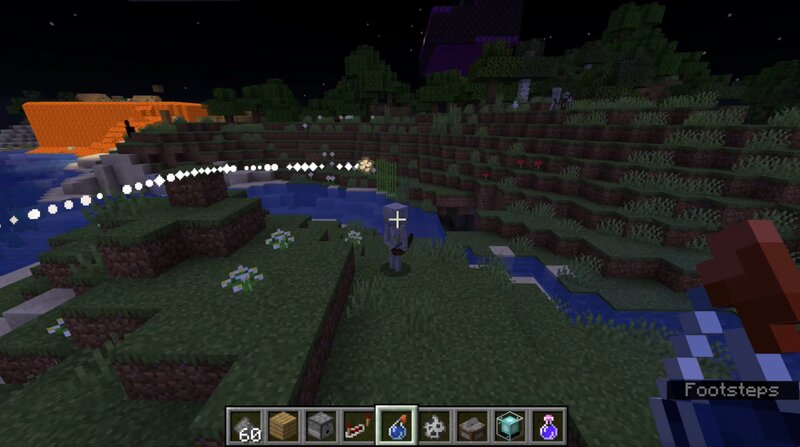This screenshot has width=800, height=447.
Task: Select the purple potion bottle slot
Action: tap(547, 426)
